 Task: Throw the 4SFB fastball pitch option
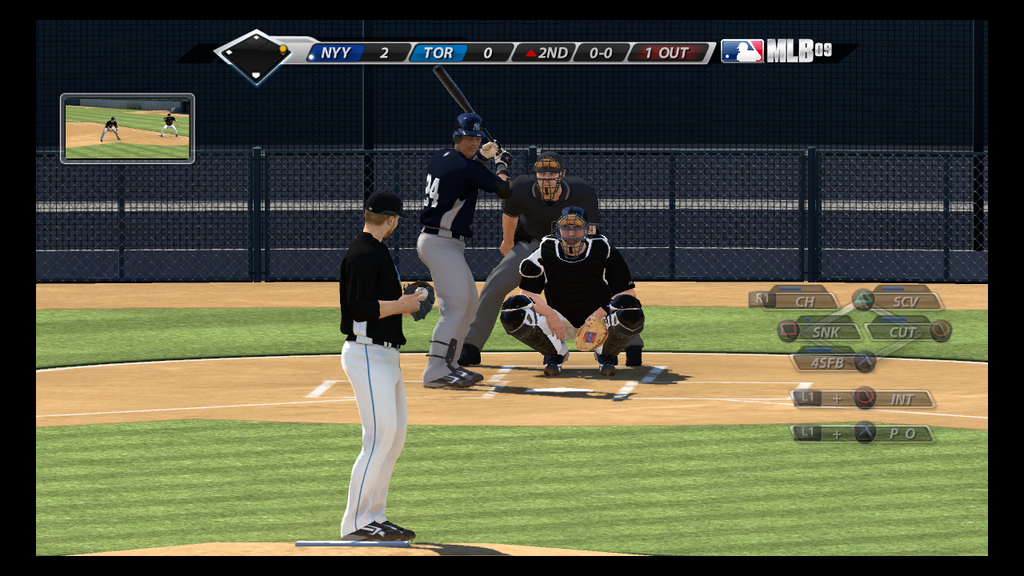(828, 362)
